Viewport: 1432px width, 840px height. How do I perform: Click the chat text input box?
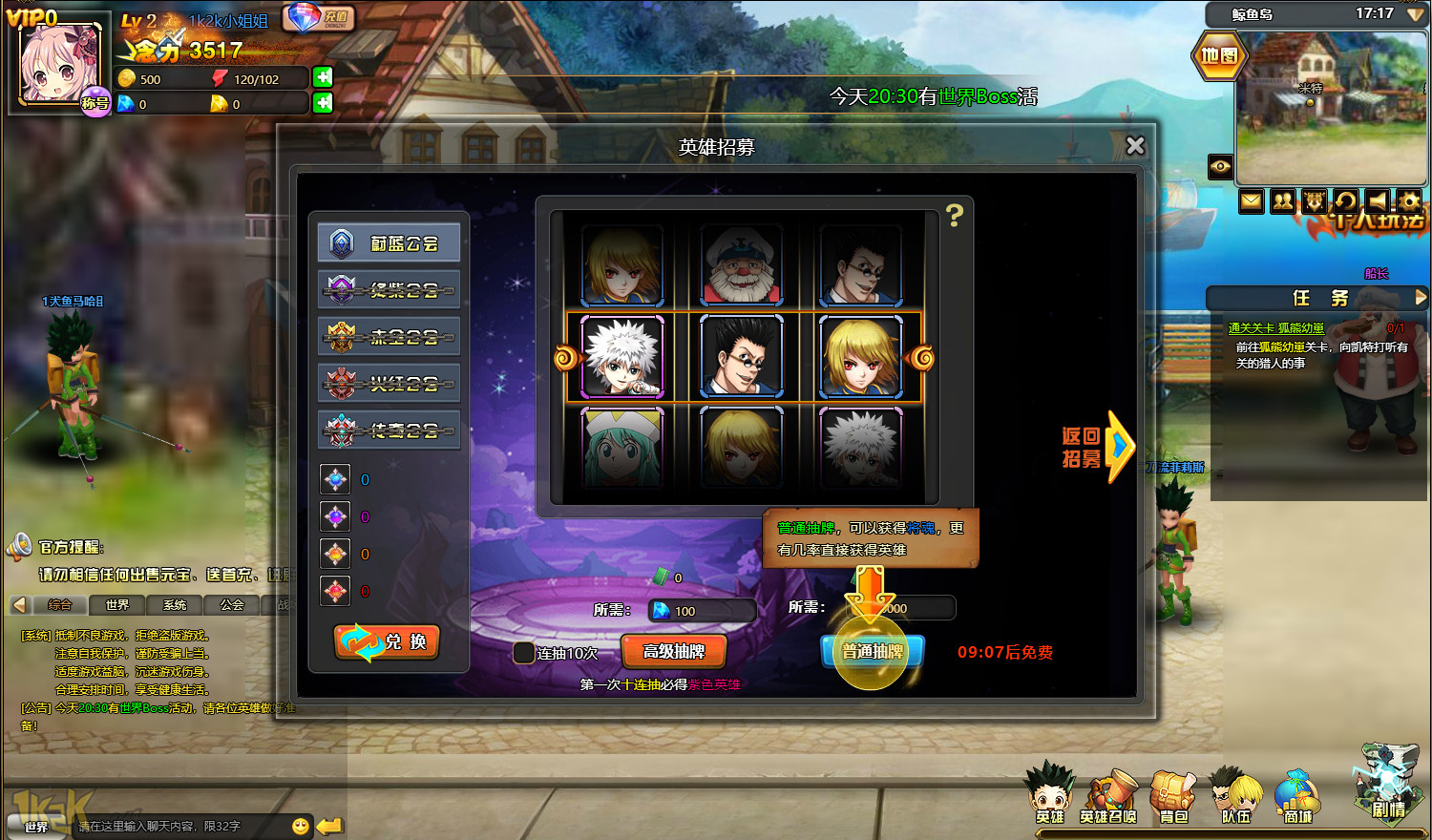(181, 826)
